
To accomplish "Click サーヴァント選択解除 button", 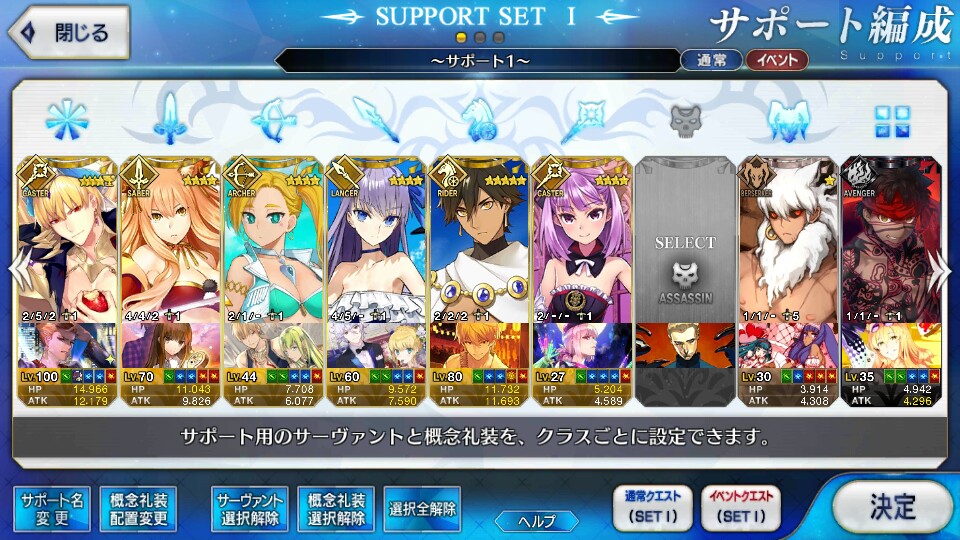I will tap(250, 509).
